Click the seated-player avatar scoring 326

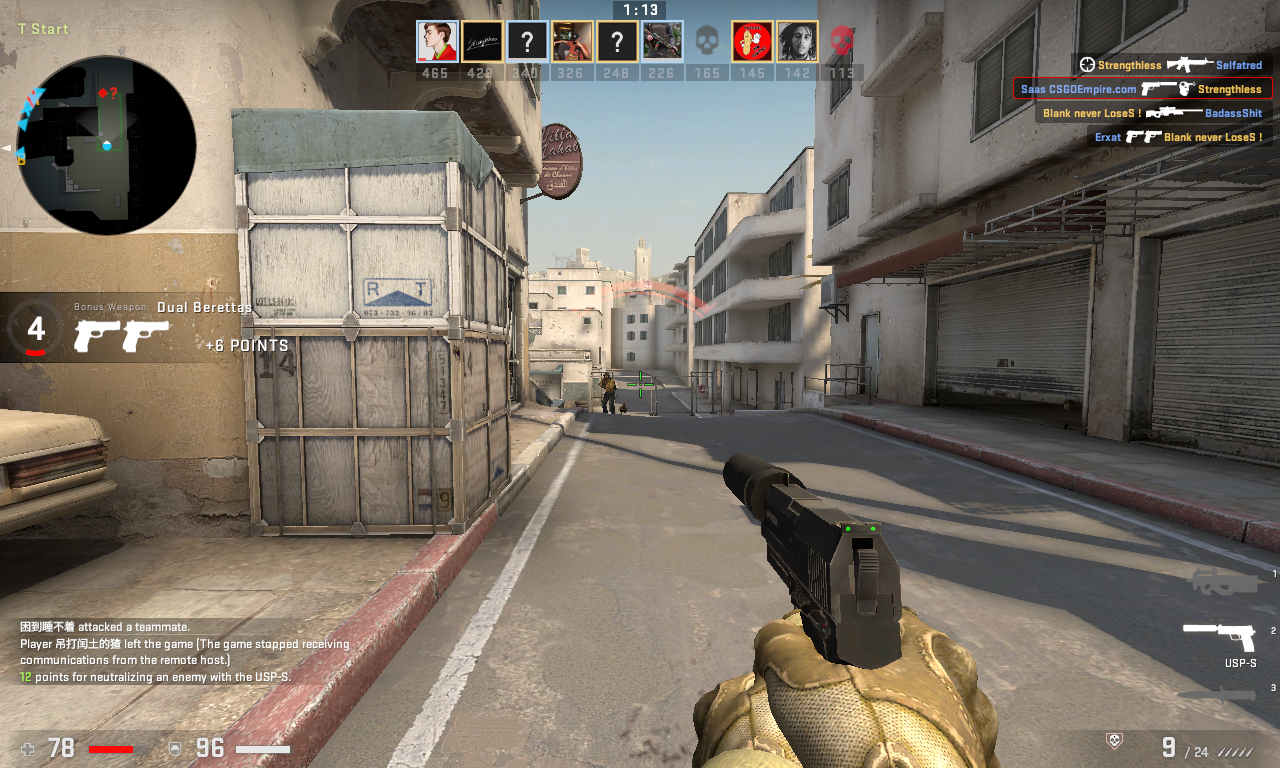tap(572, 42)
